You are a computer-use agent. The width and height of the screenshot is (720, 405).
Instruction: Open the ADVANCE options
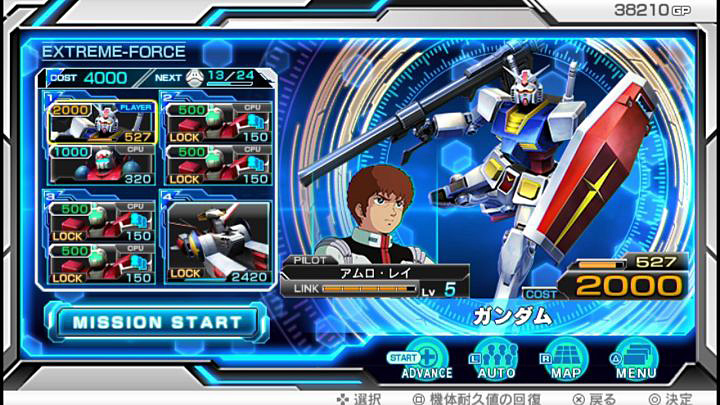click(427, 359)
